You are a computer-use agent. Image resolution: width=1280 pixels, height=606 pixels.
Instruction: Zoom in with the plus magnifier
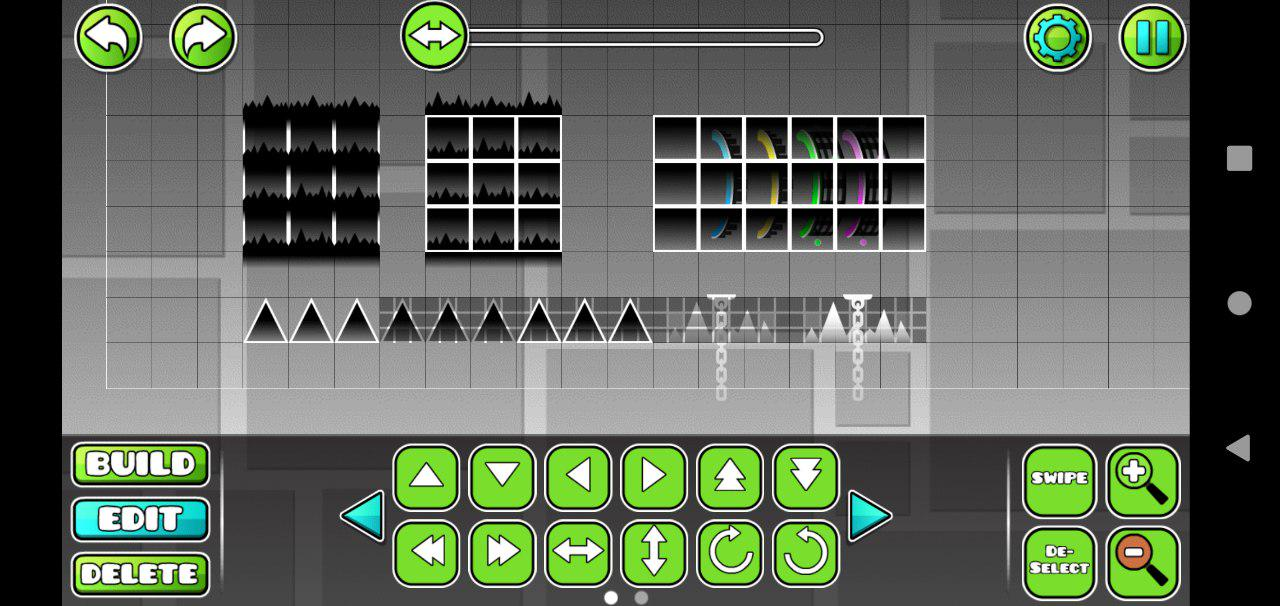[1143, 479]
